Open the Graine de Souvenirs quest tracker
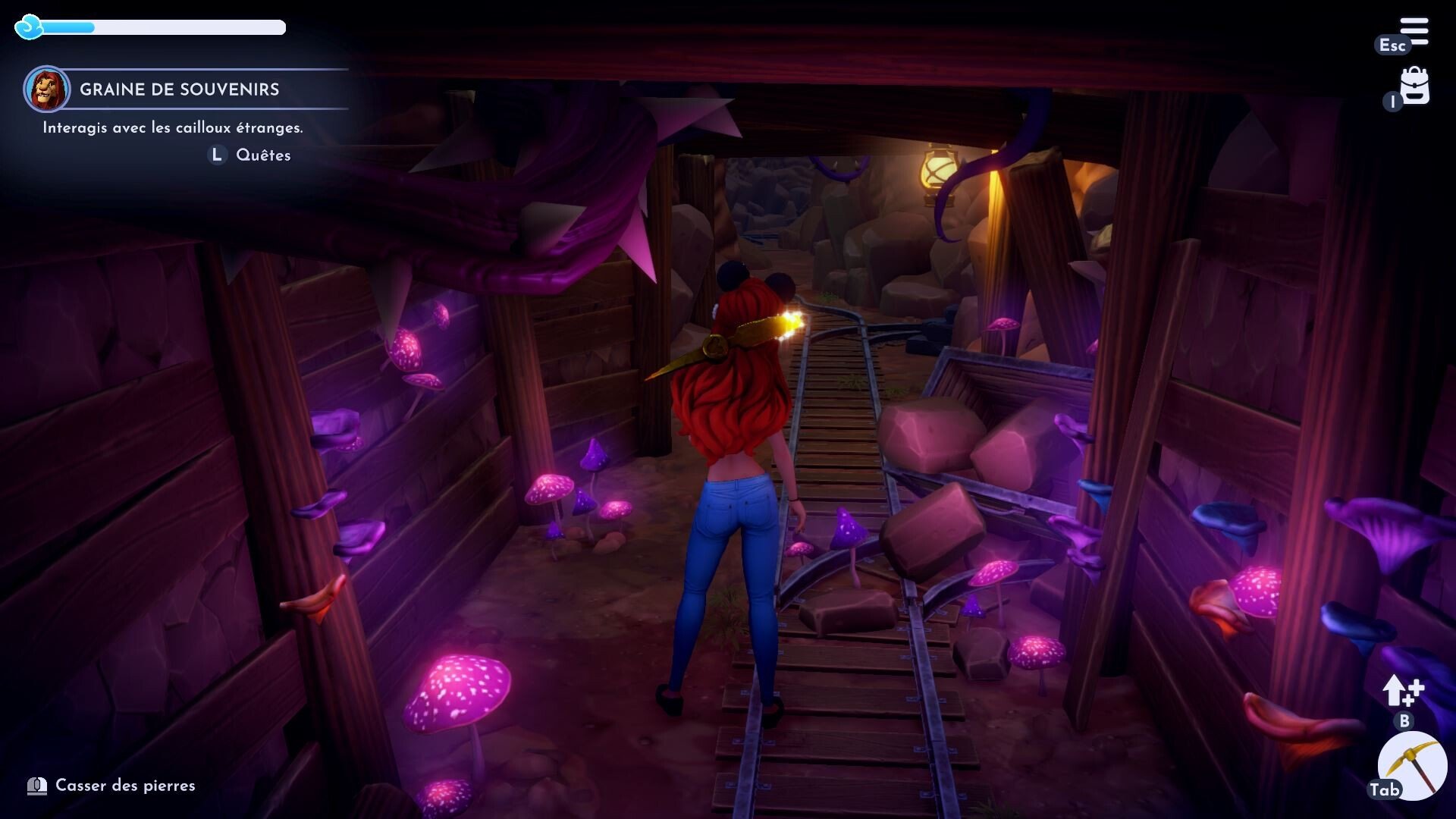 [180, 89]
